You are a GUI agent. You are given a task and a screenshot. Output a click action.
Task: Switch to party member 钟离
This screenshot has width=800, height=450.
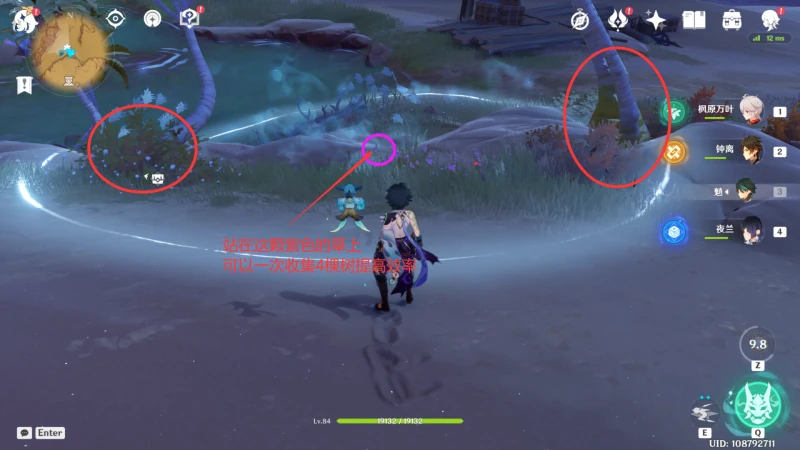[x=752, y=152]
